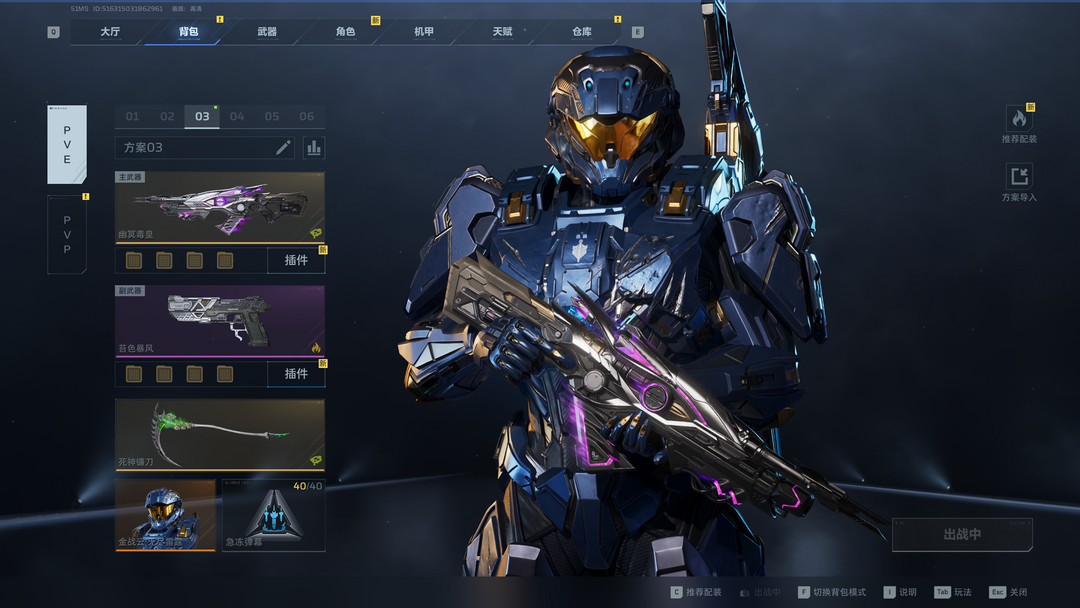Image resolution: width=1080 pixels, height=608 pixels.
Task: Choose loadout preset 05
Action: click(272, 117)
